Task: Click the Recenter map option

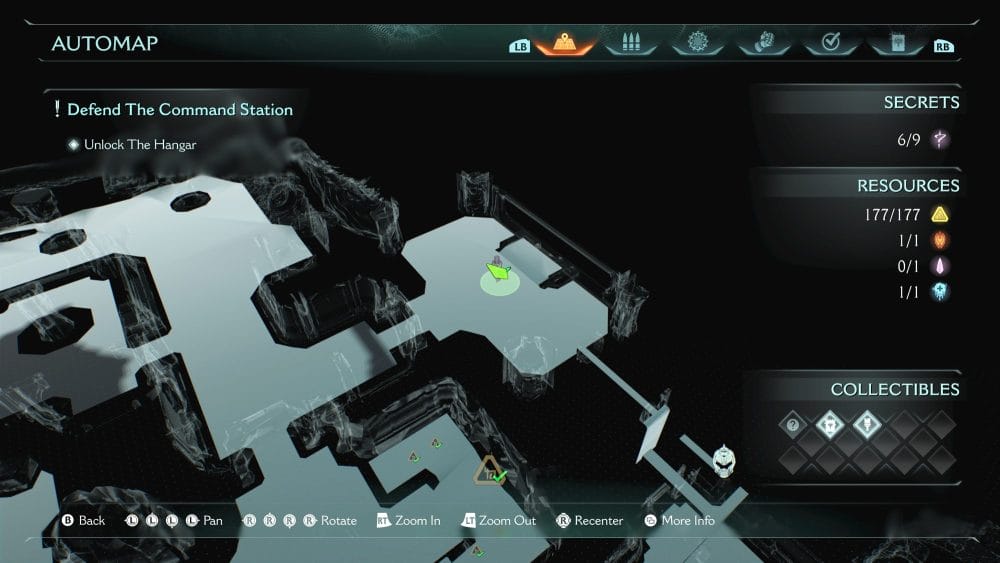Action: 590,521
